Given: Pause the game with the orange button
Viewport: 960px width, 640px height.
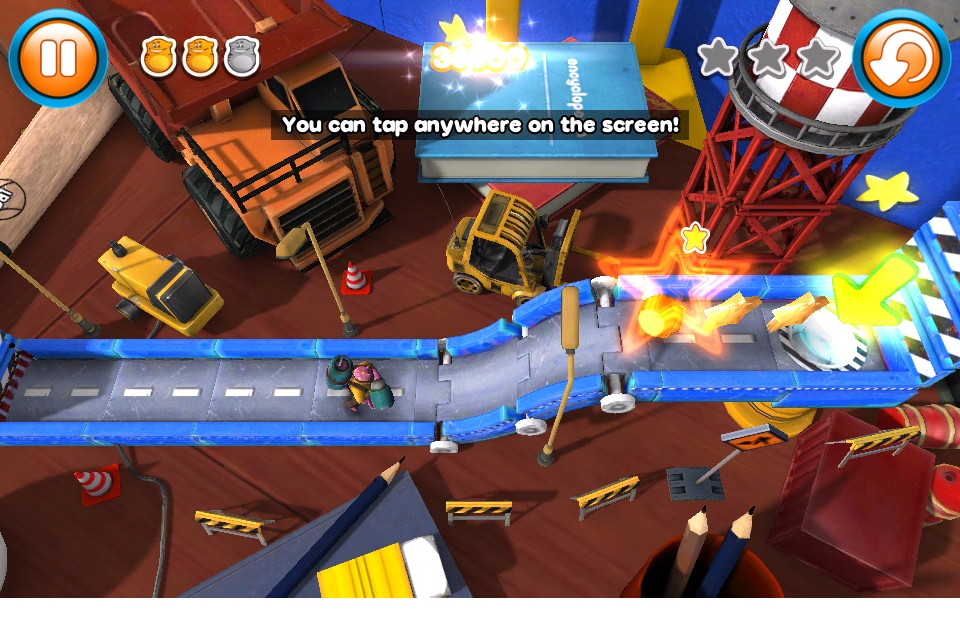Looking at the screenshot, I should tap(57, 57).
